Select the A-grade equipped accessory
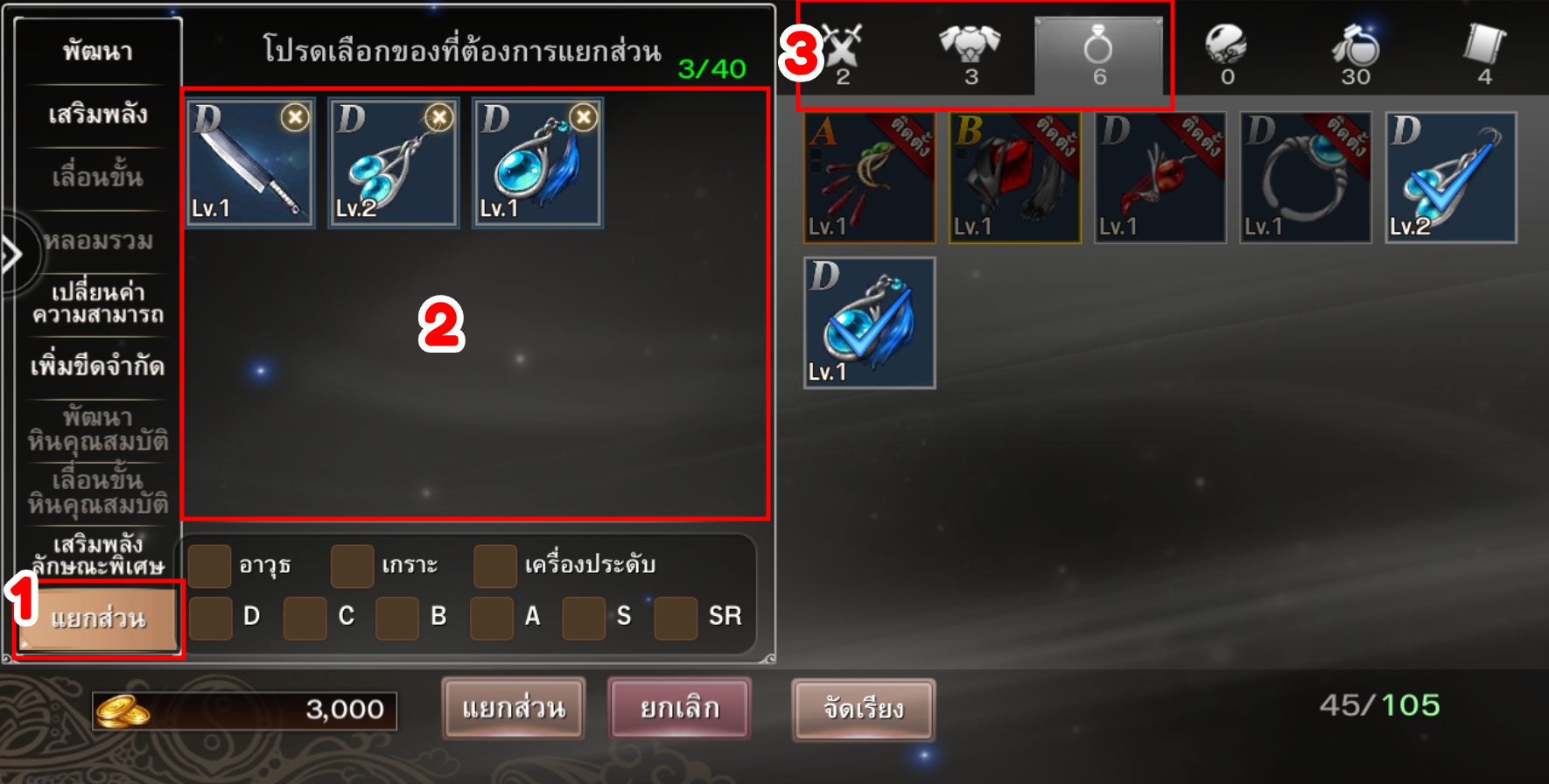This screenshot has width=1549, height=784. 869,178
